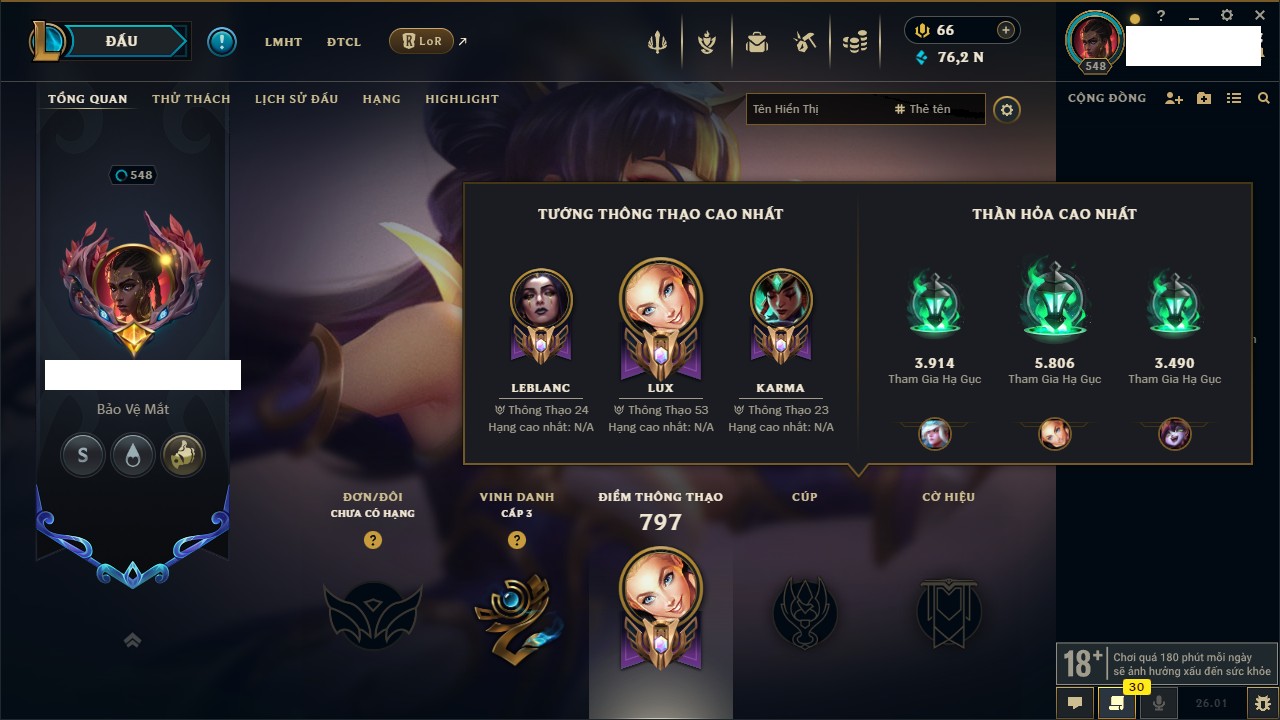
Task: Click the ĐẤU play button
Action: [122, 41]
